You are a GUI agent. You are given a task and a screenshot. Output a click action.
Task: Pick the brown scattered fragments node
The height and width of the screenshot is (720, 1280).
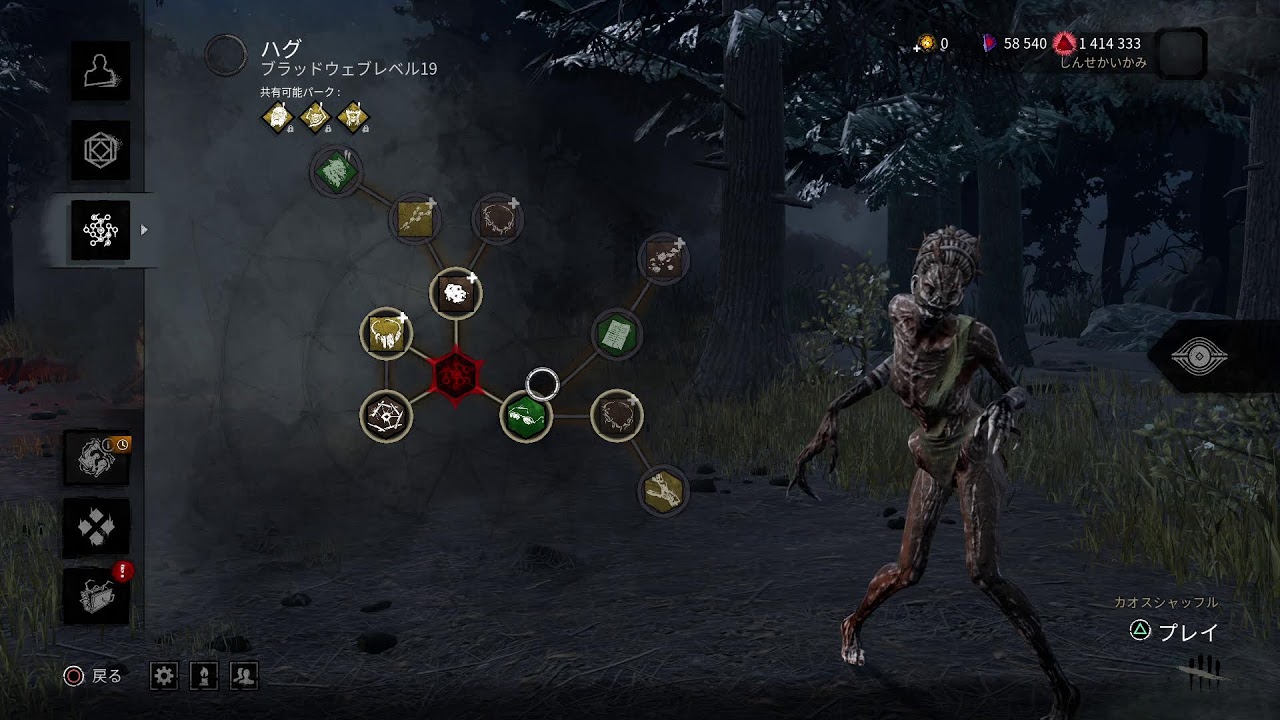pyautogui.click(x=663, y=260)
